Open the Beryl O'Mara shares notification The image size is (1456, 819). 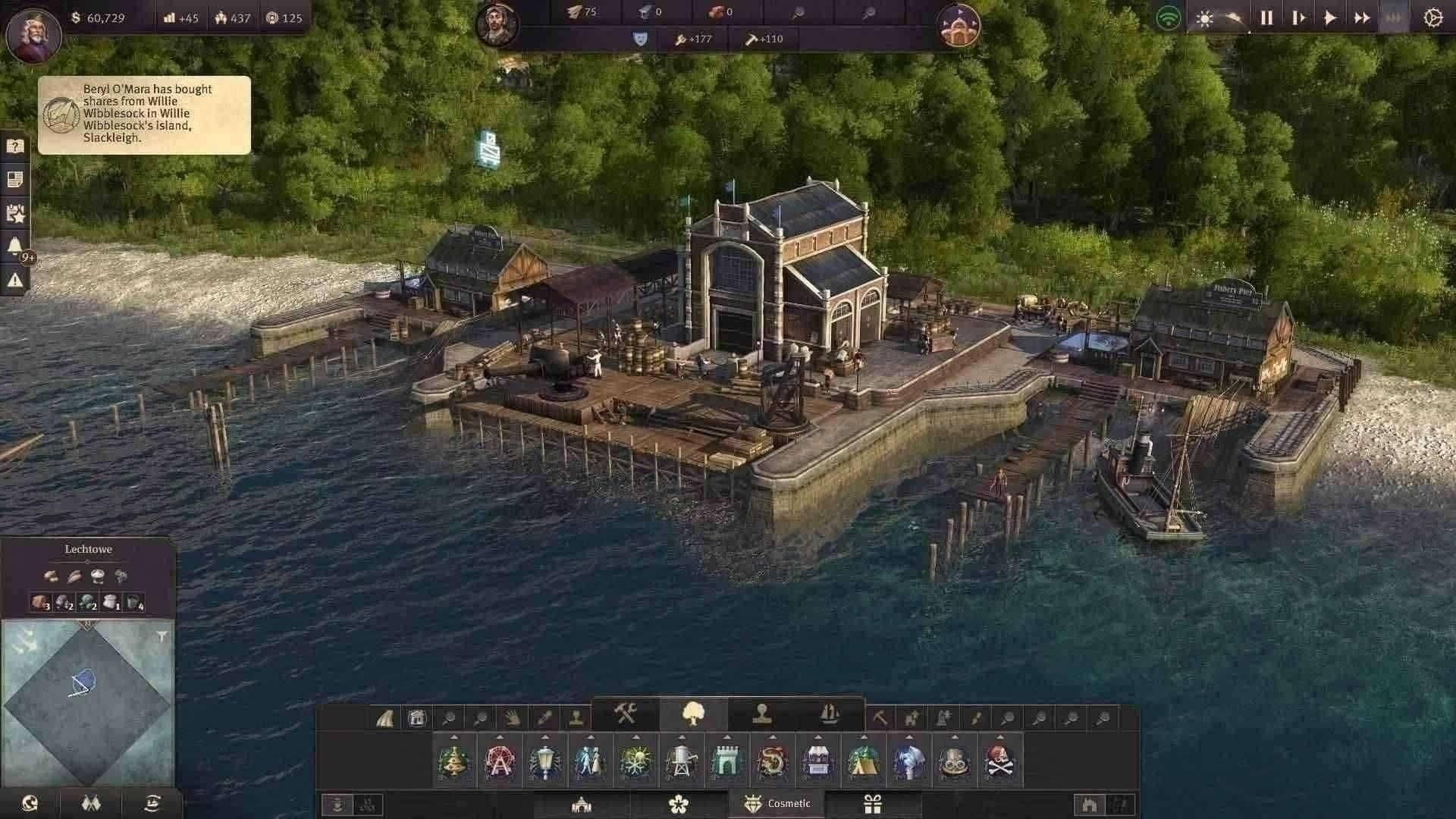coord(144,115)
